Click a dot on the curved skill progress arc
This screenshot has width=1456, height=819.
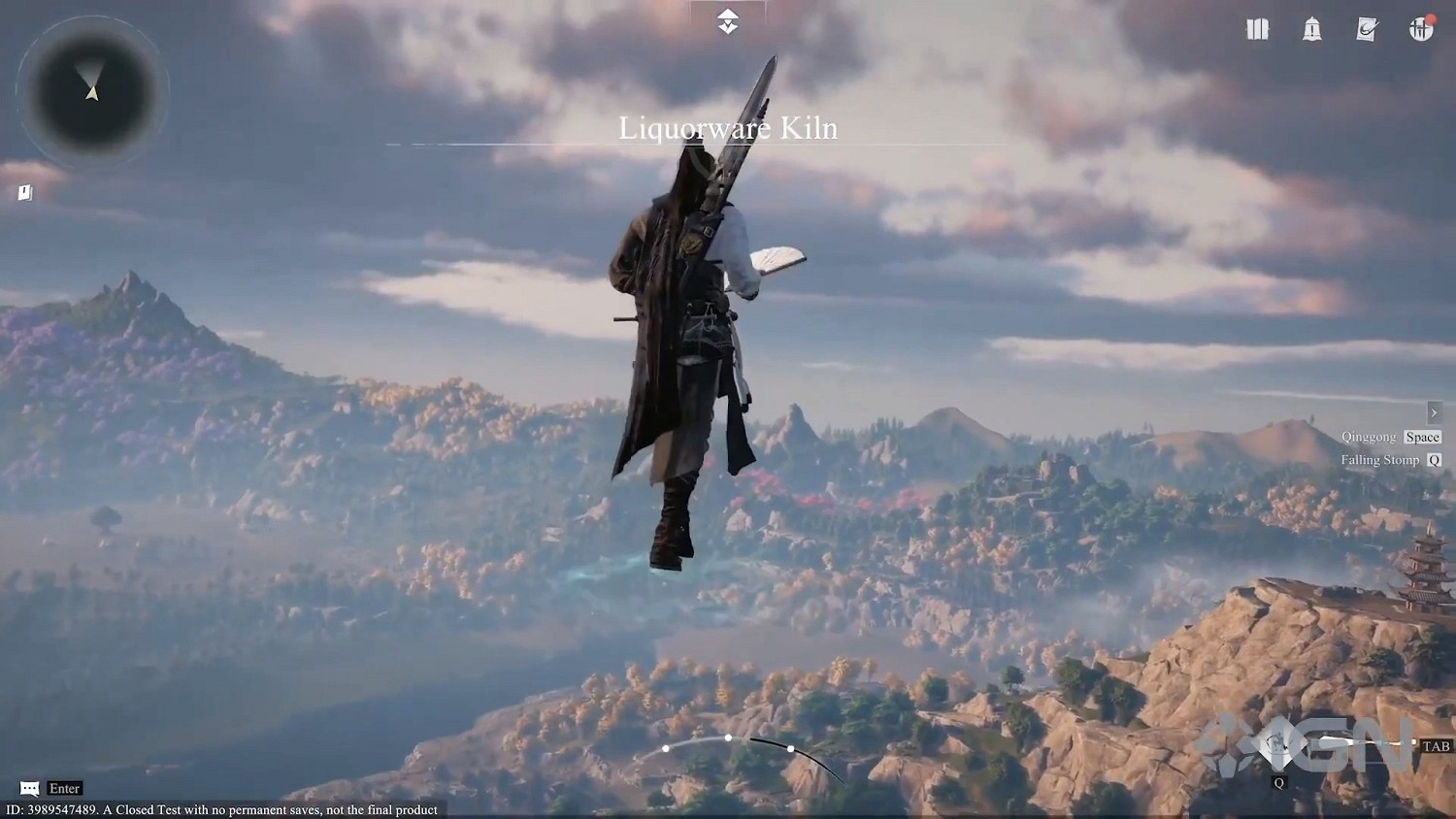(x=727, y=737)
